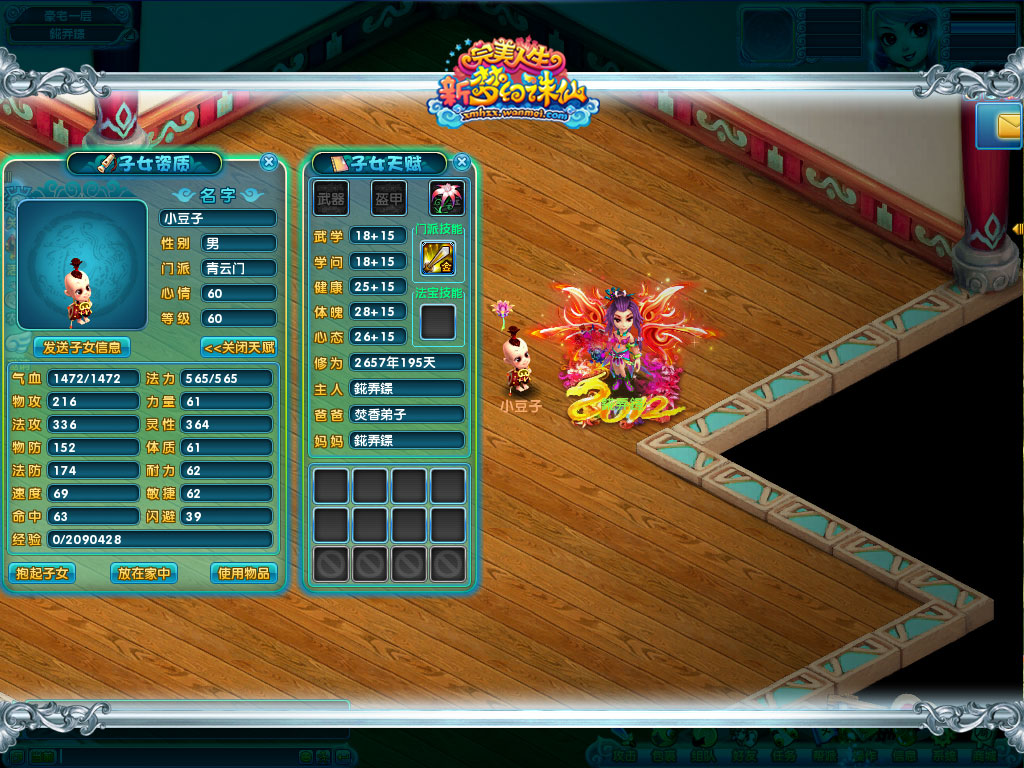Click the pink flower accessory slot

(x=446, y=198)
